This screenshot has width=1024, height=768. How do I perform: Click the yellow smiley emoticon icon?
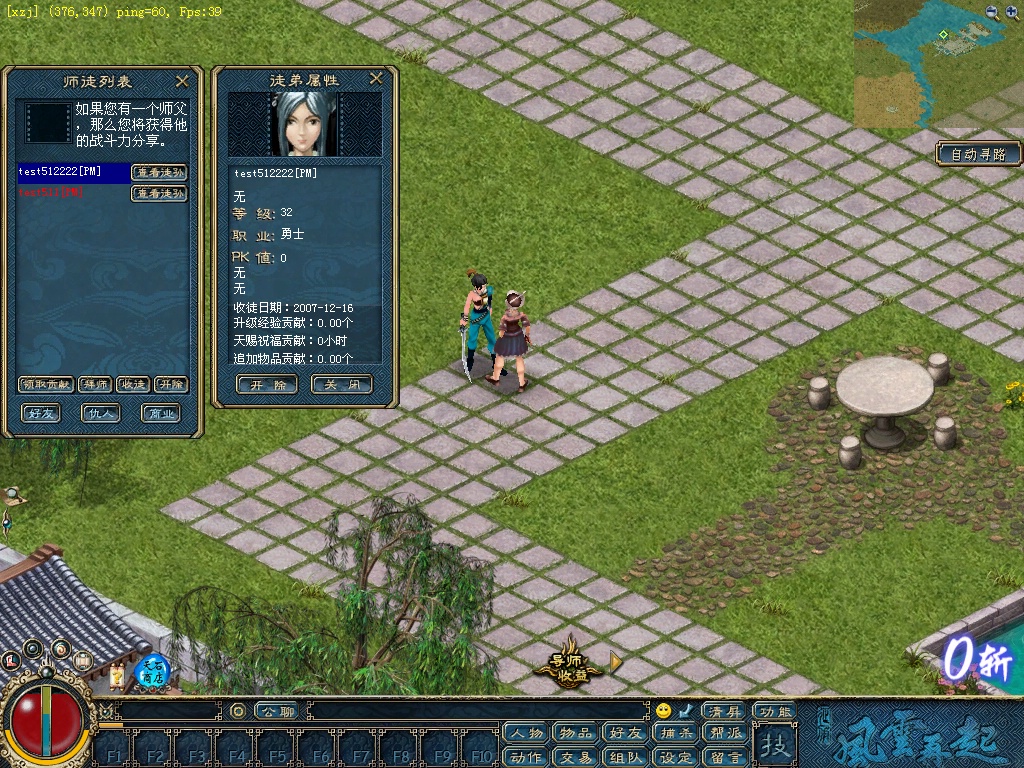tap(663, 711)
